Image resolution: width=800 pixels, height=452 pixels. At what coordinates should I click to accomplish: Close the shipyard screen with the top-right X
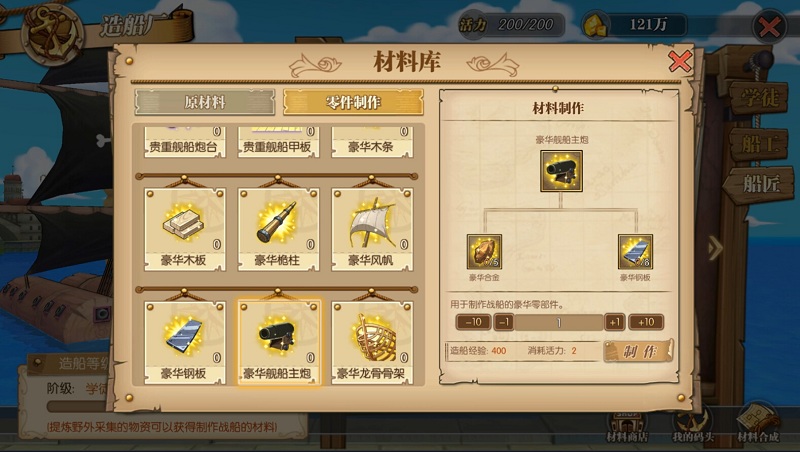click(x=770, y=26)
